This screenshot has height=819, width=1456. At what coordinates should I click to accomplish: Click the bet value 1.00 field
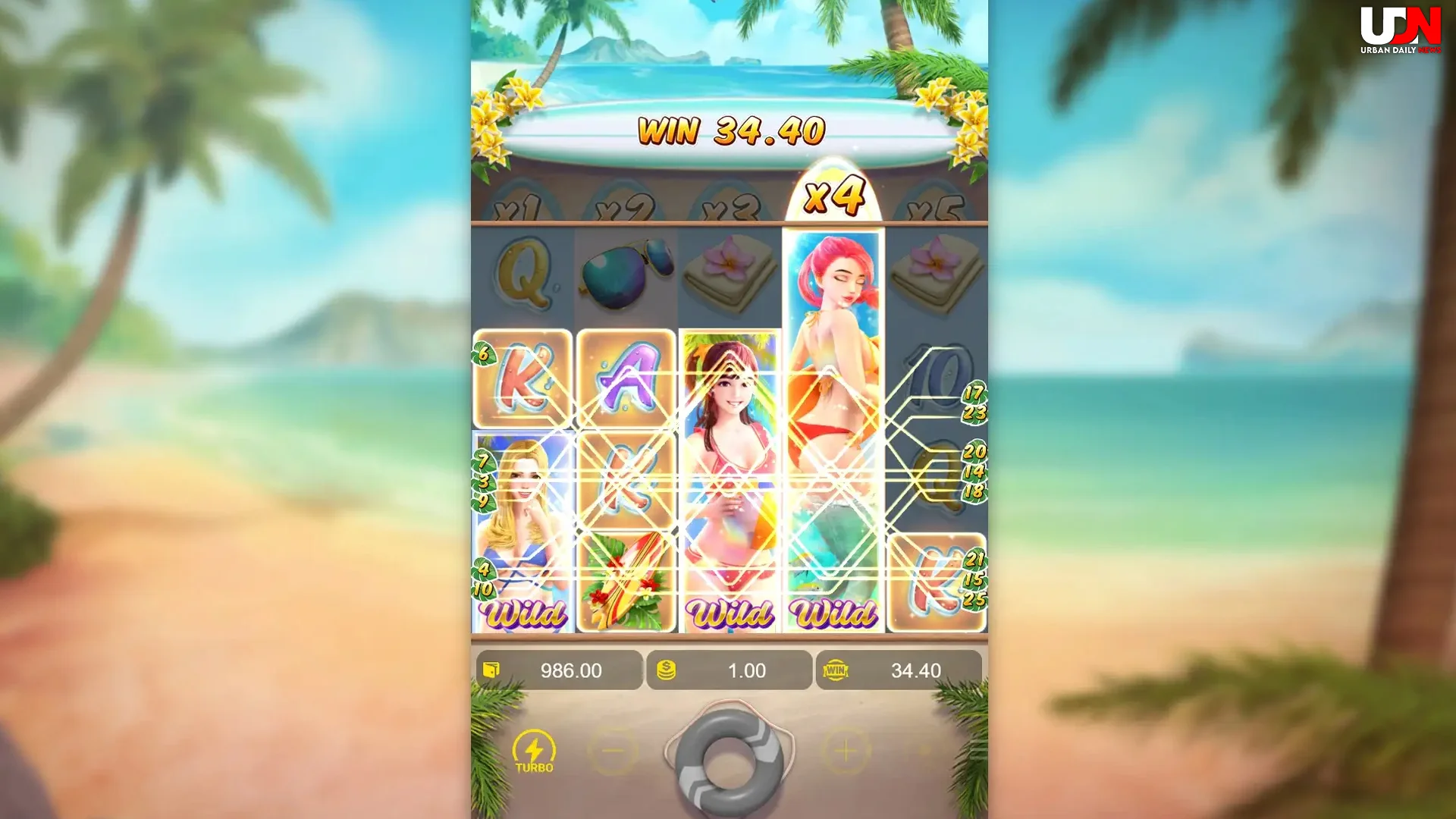click(747, 670)
